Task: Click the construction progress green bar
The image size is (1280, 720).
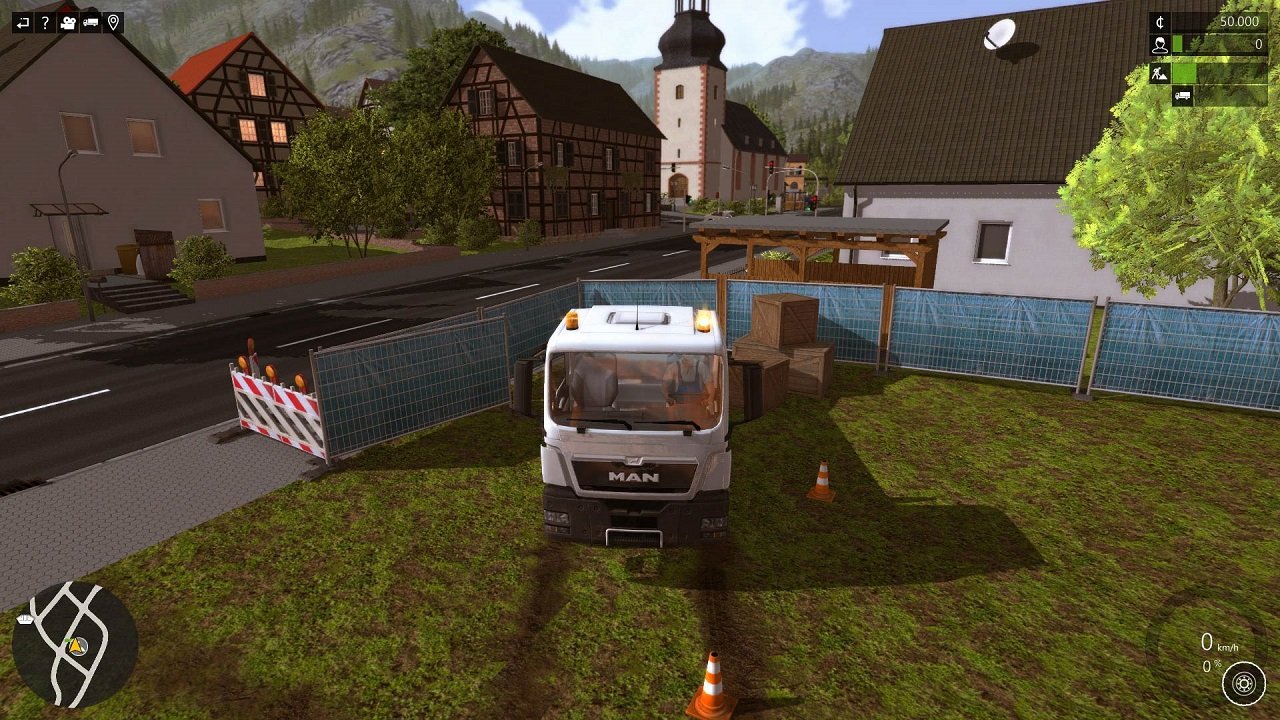Action: (1185, 73)
